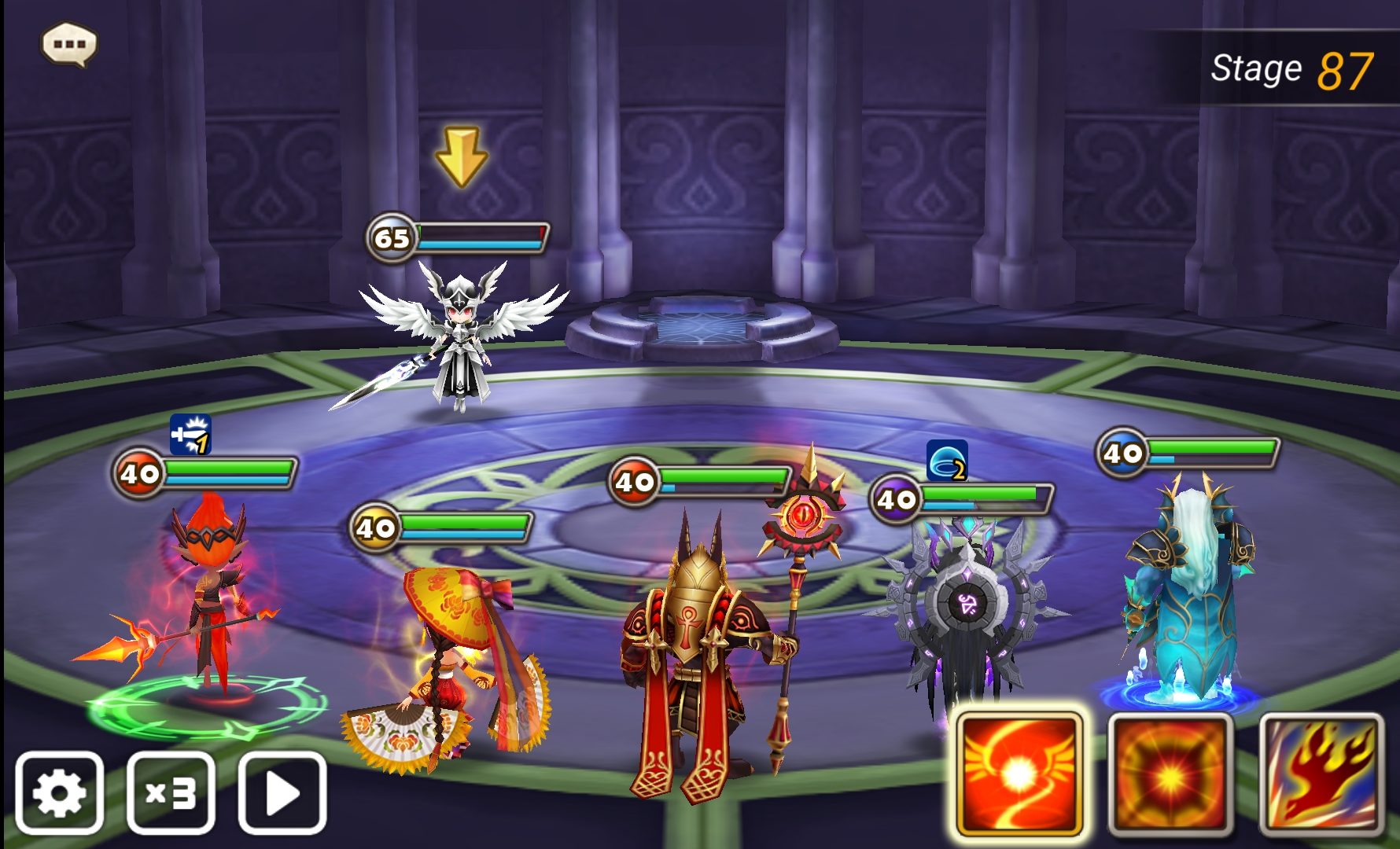Toggle the x3 battle speed button
This screenshot has height=849, width=1400.
click(171, 792)
